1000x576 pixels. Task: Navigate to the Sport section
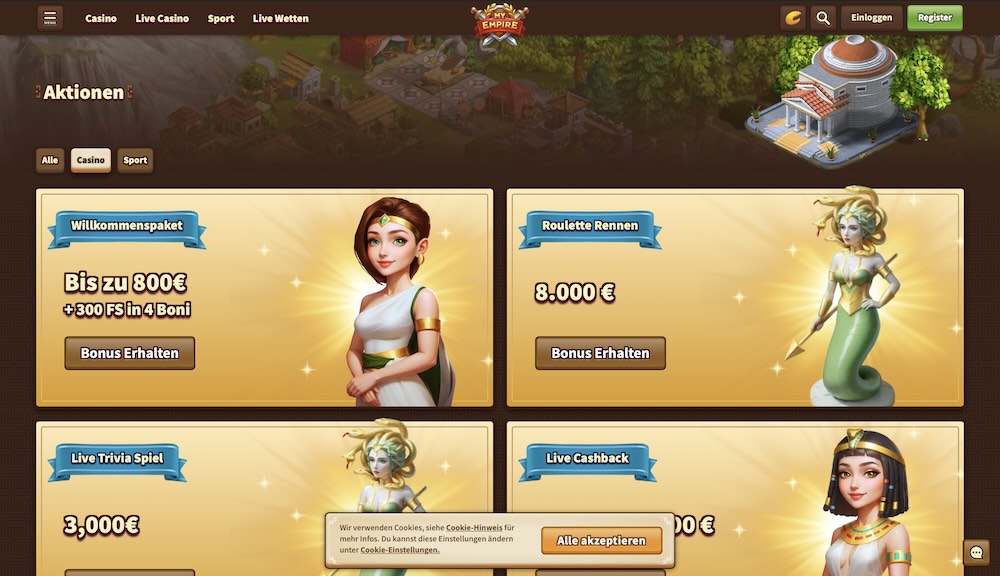tap(221, 18)
